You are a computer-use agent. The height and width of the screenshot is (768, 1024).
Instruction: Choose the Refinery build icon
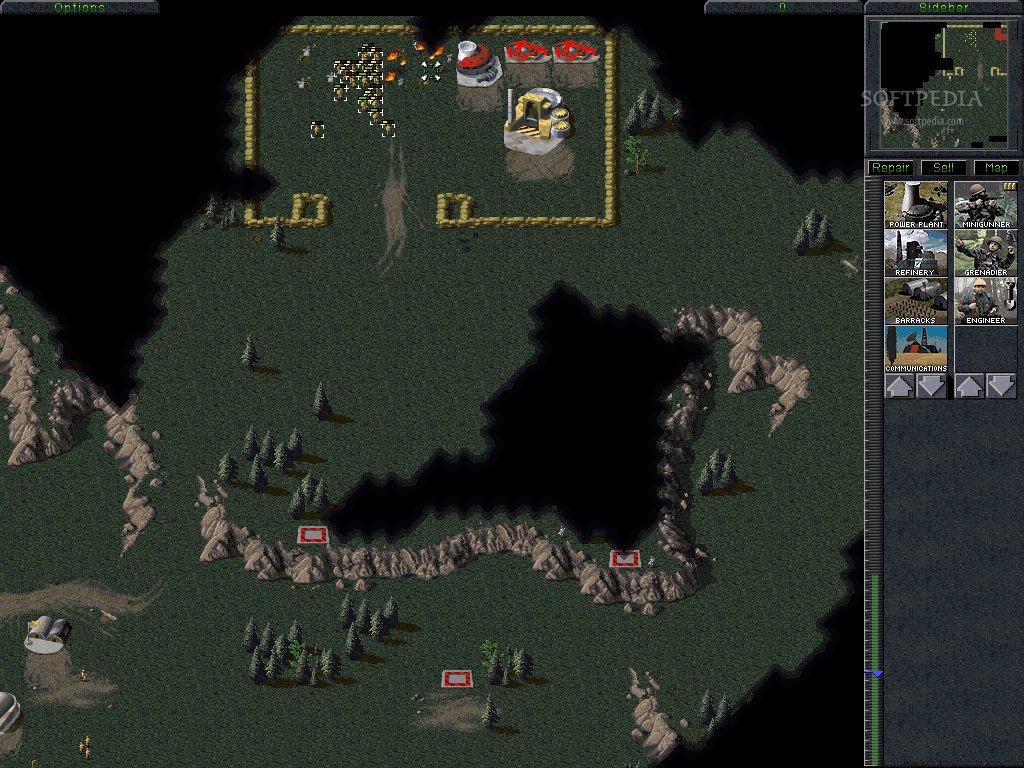pos(916,253)
